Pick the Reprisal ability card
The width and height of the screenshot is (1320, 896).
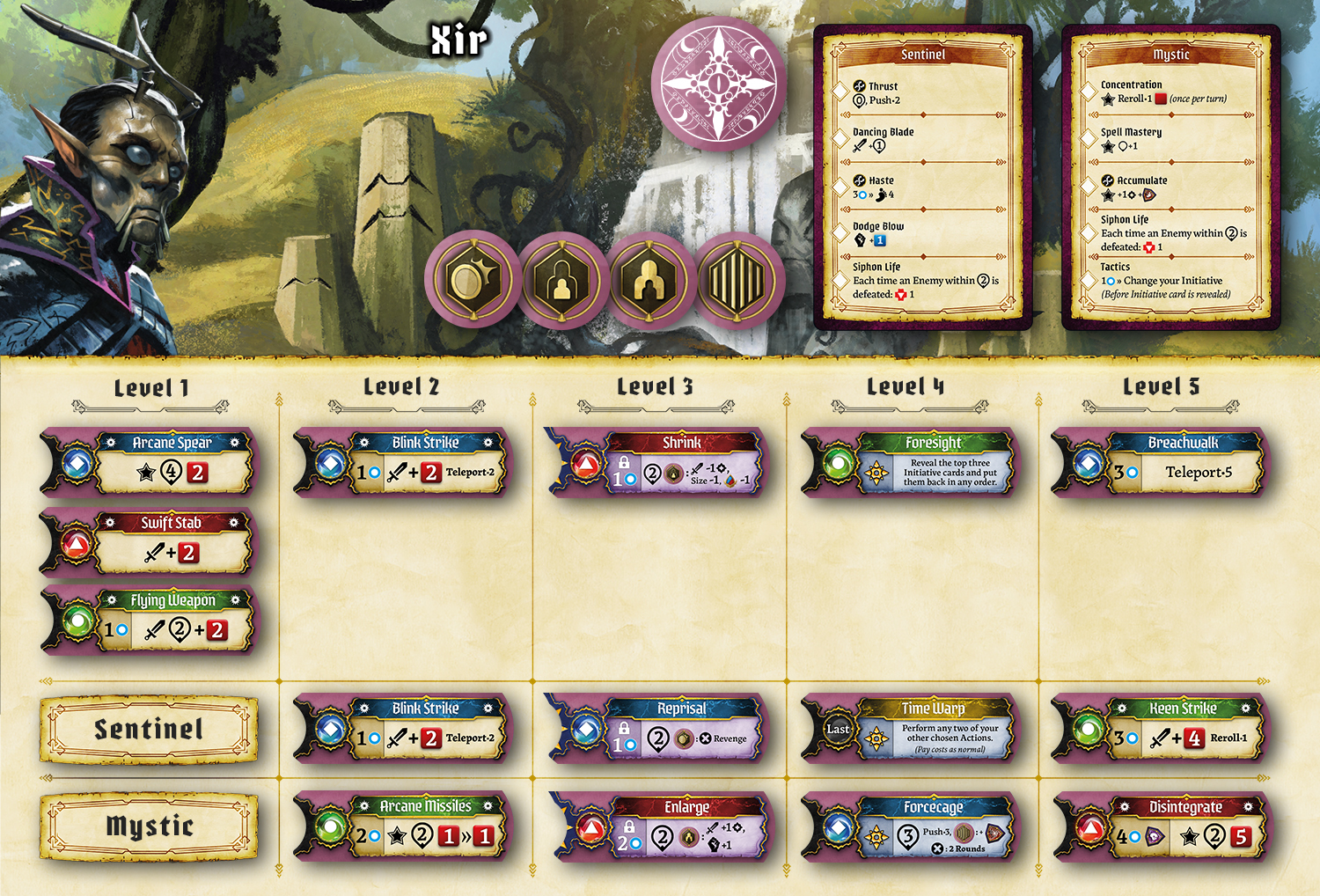click(x=656, y=729)
